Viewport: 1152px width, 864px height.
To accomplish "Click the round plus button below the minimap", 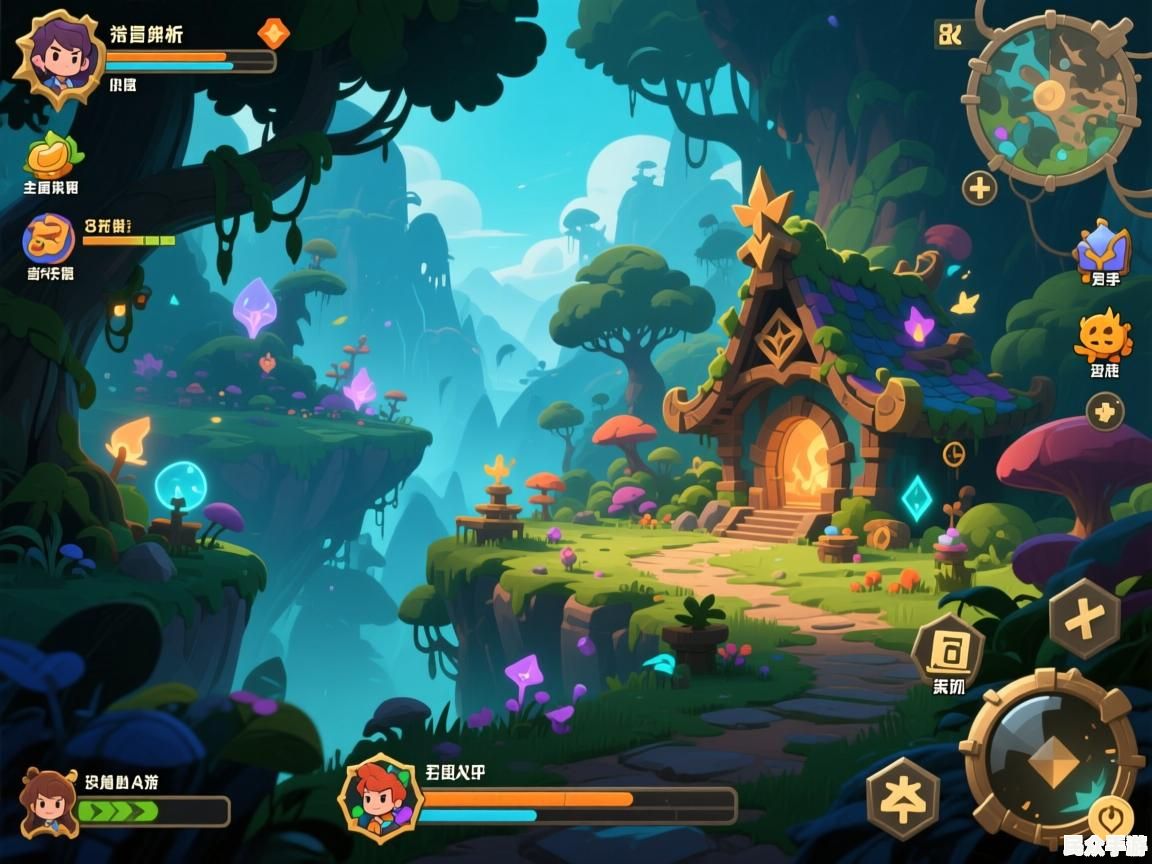I will click(x=979, y=188).
